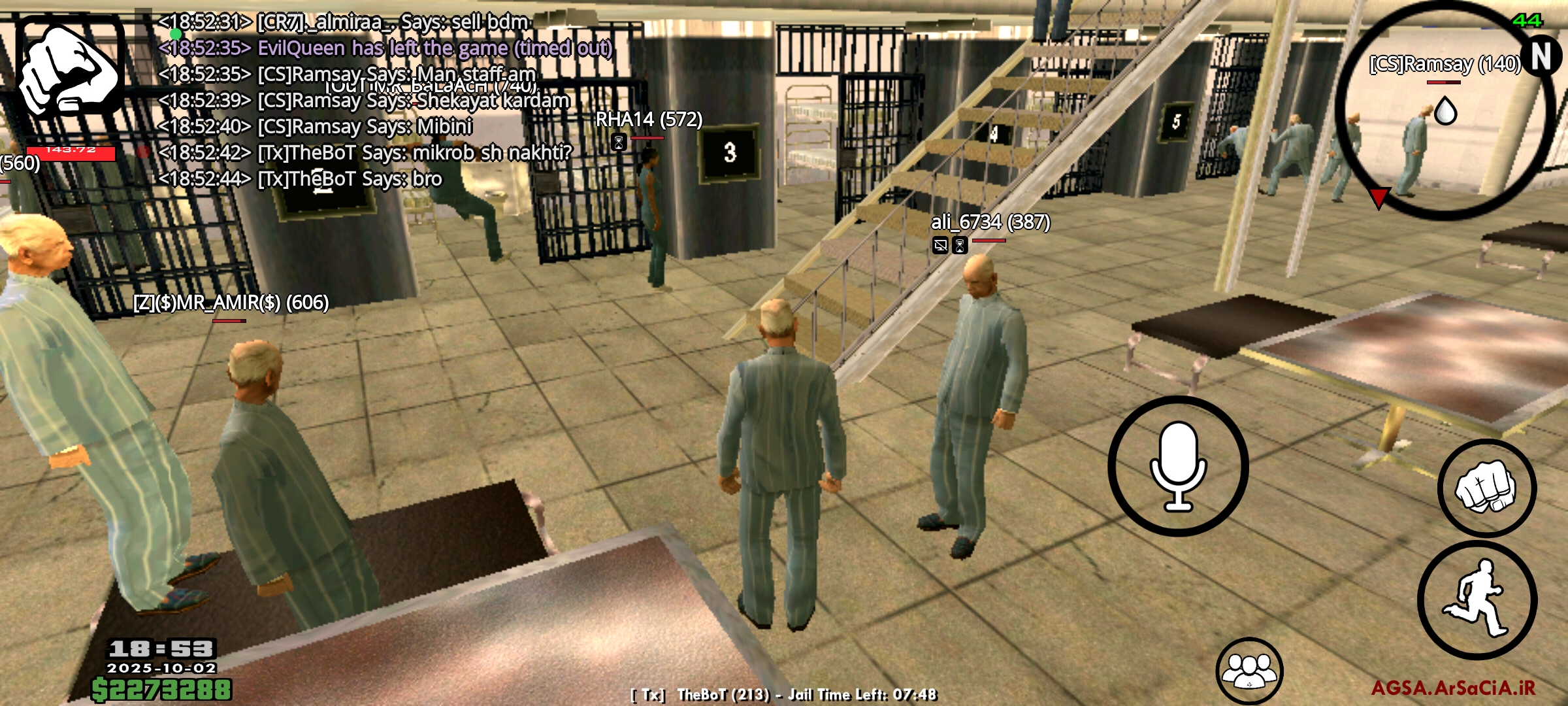Hit the fist punch attack button

pyautogui.click(x=1487, y=488)
